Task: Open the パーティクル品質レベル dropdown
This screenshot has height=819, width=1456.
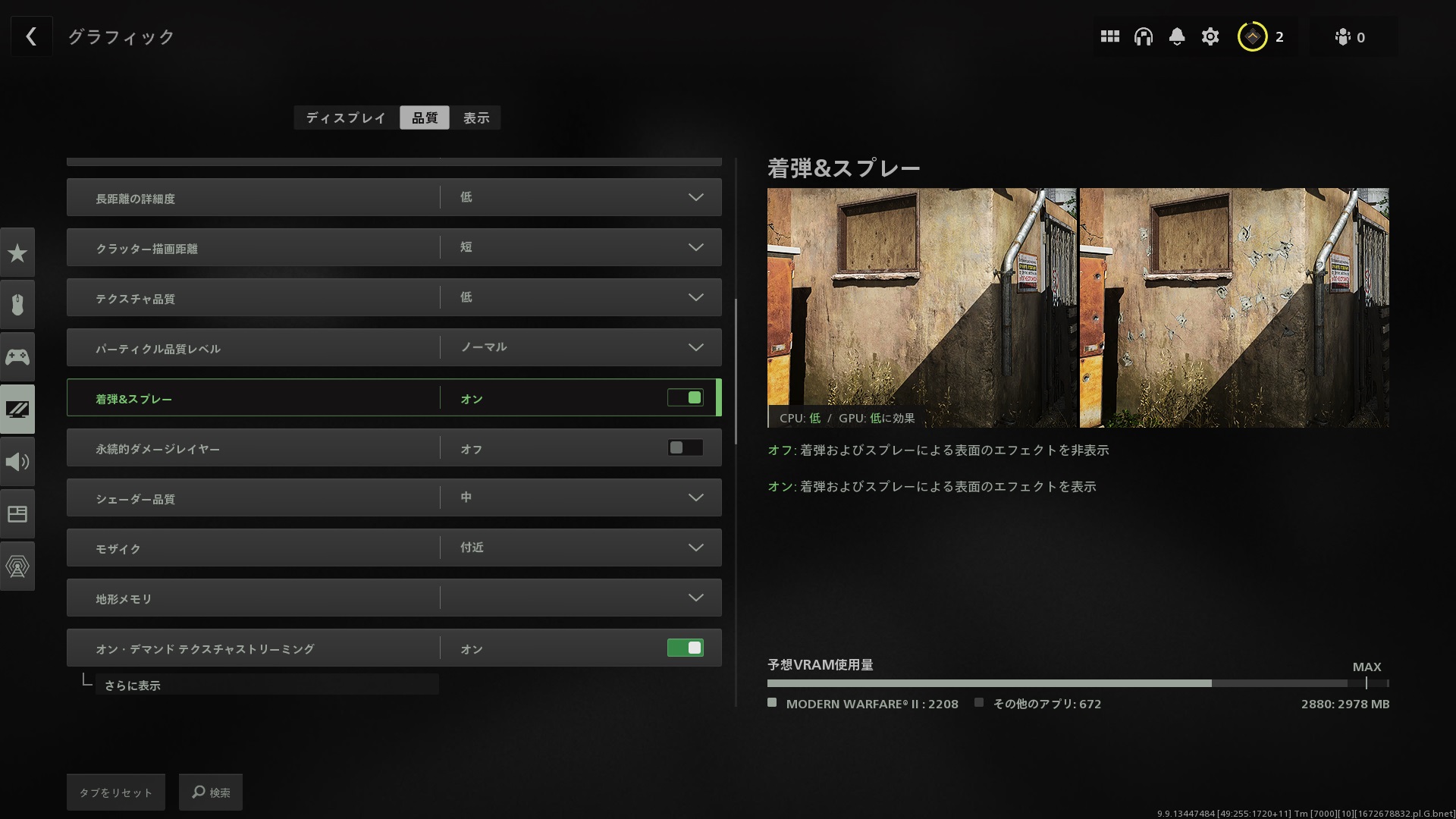Action: (x=695, y=347)
